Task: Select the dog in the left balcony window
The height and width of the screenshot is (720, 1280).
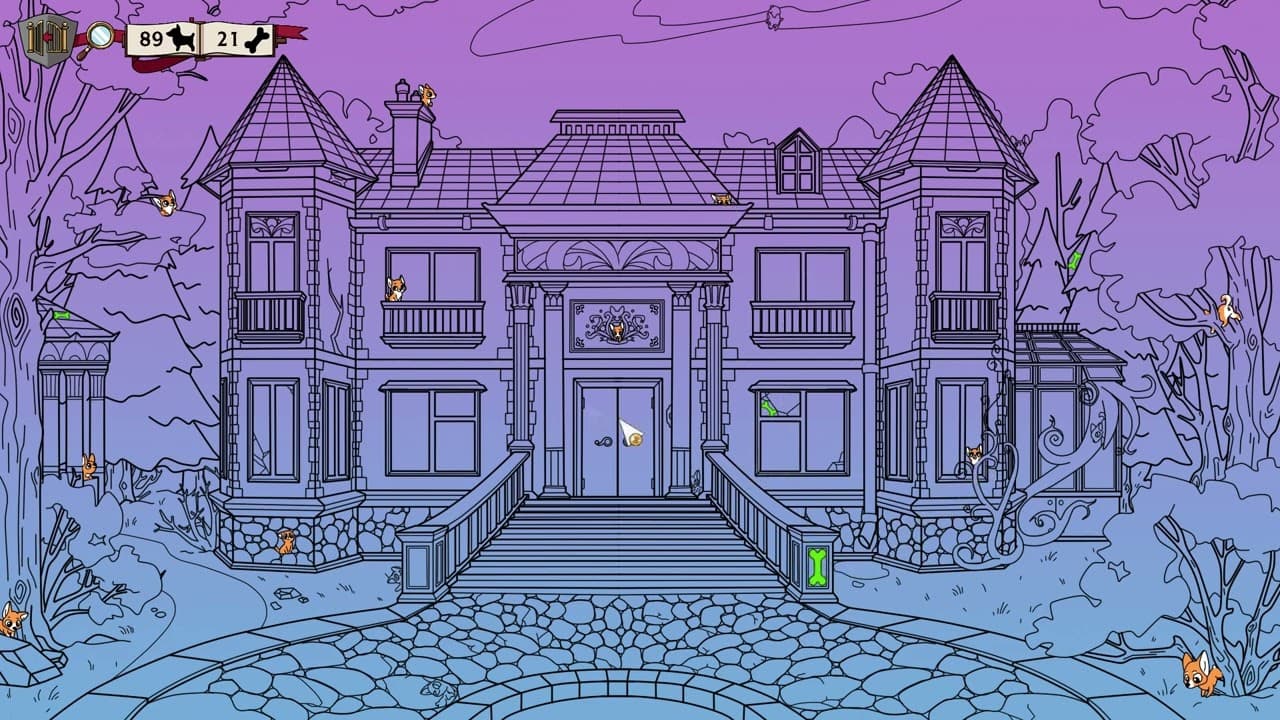Action: point(398,290)
